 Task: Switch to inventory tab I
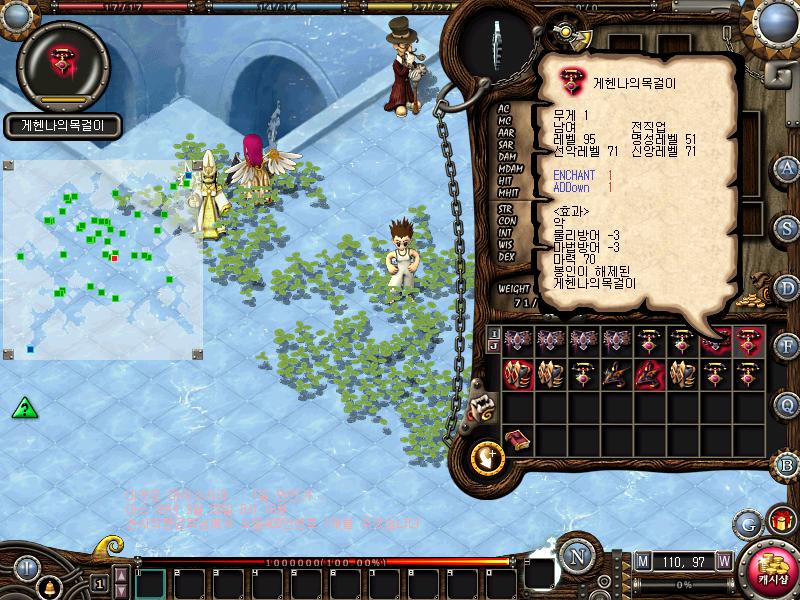[493, 334]
